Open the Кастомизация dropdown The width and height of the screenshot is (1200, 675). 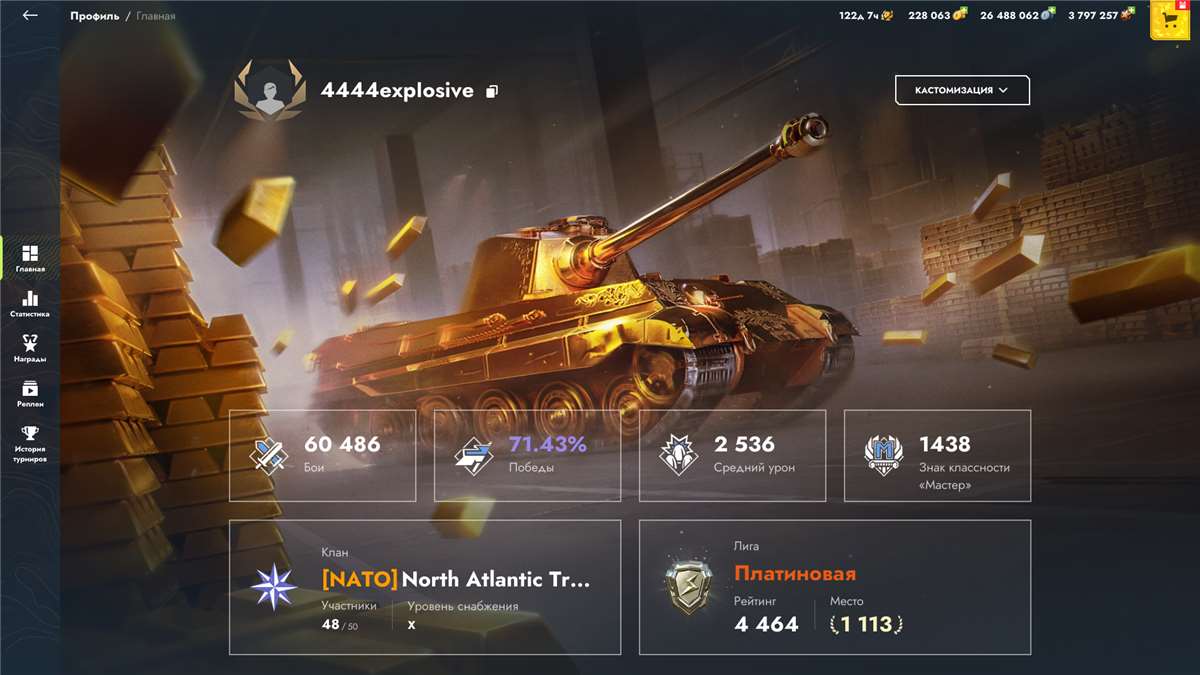[962, 90]
